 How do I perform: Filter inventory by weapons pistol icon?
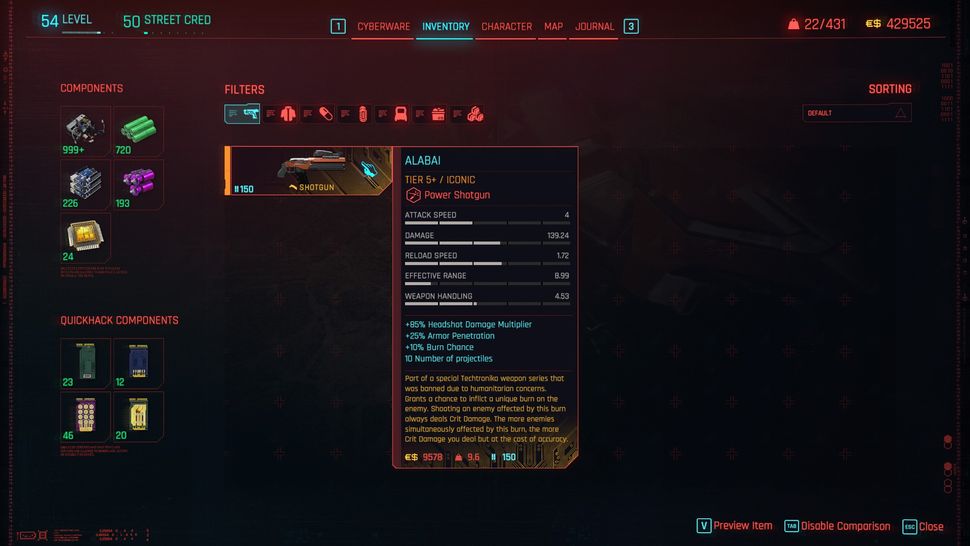tap(250, 114)
